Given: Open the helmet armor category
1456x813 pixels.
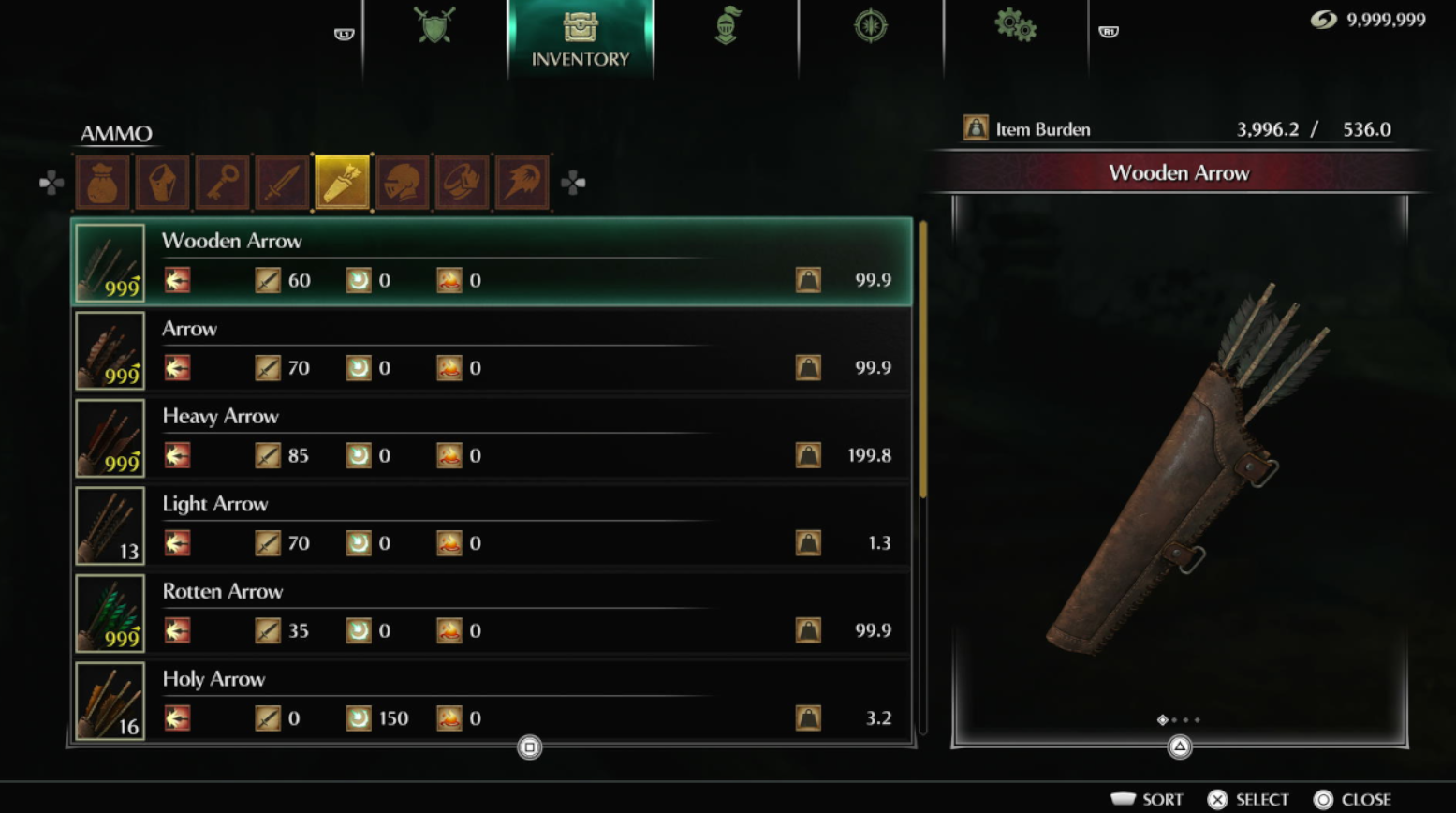Looking at the screenshot, I should [x=402, y=183].
